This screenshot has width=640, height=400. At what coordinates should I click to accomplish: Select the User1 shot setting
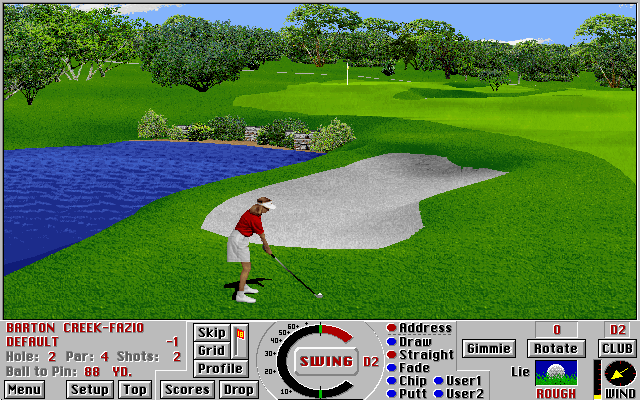click(464, 381)
